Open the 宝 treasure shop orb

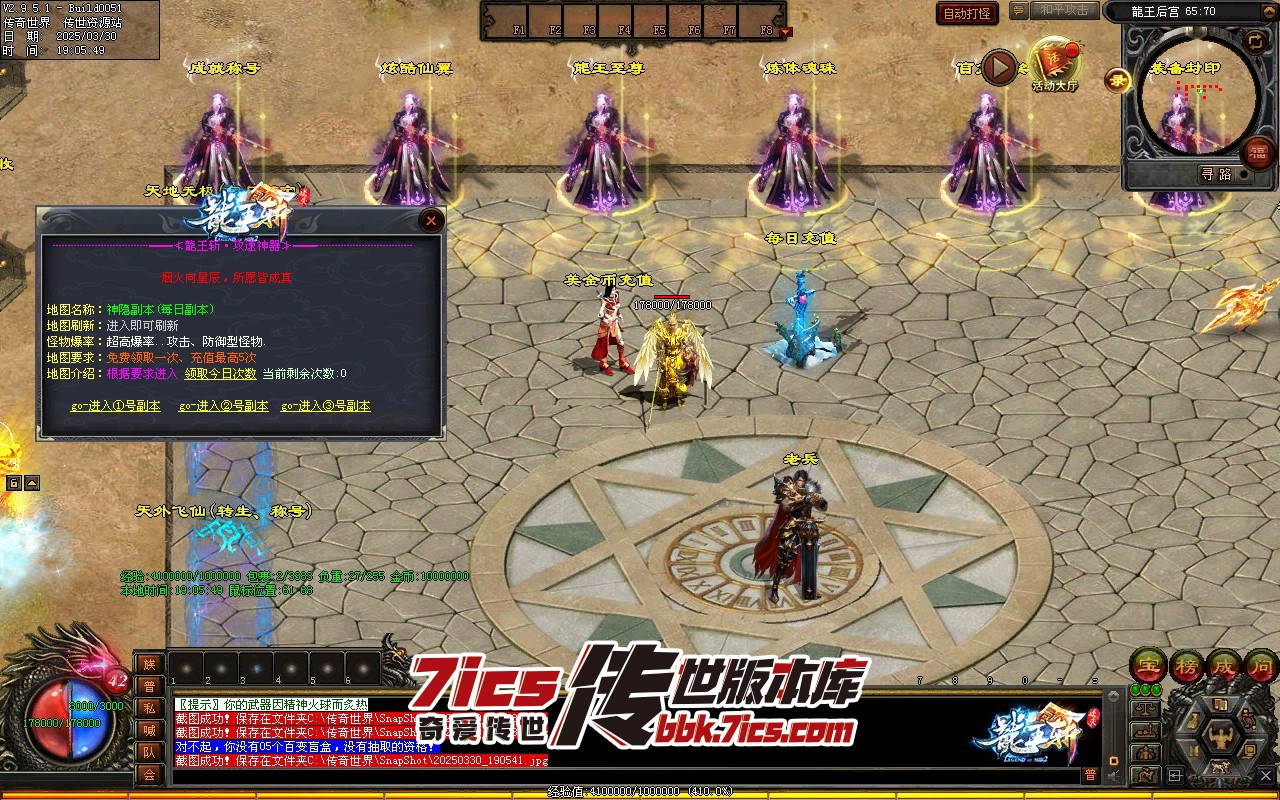point(1147,665)
